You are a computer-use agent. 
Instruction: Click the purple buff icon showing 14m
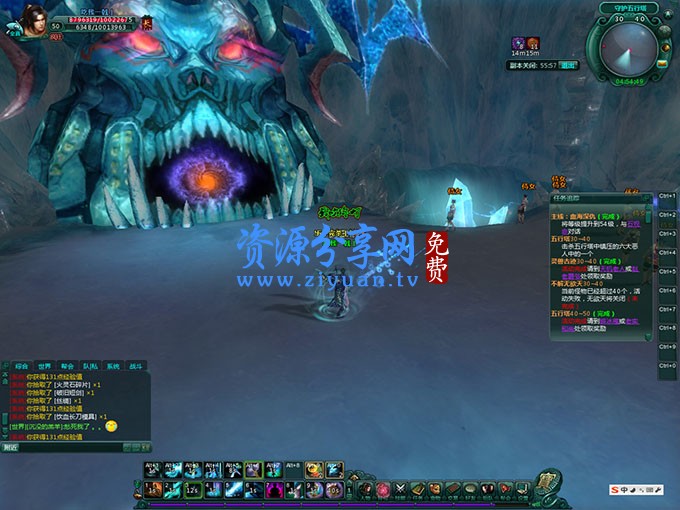(x=519, y=44)
